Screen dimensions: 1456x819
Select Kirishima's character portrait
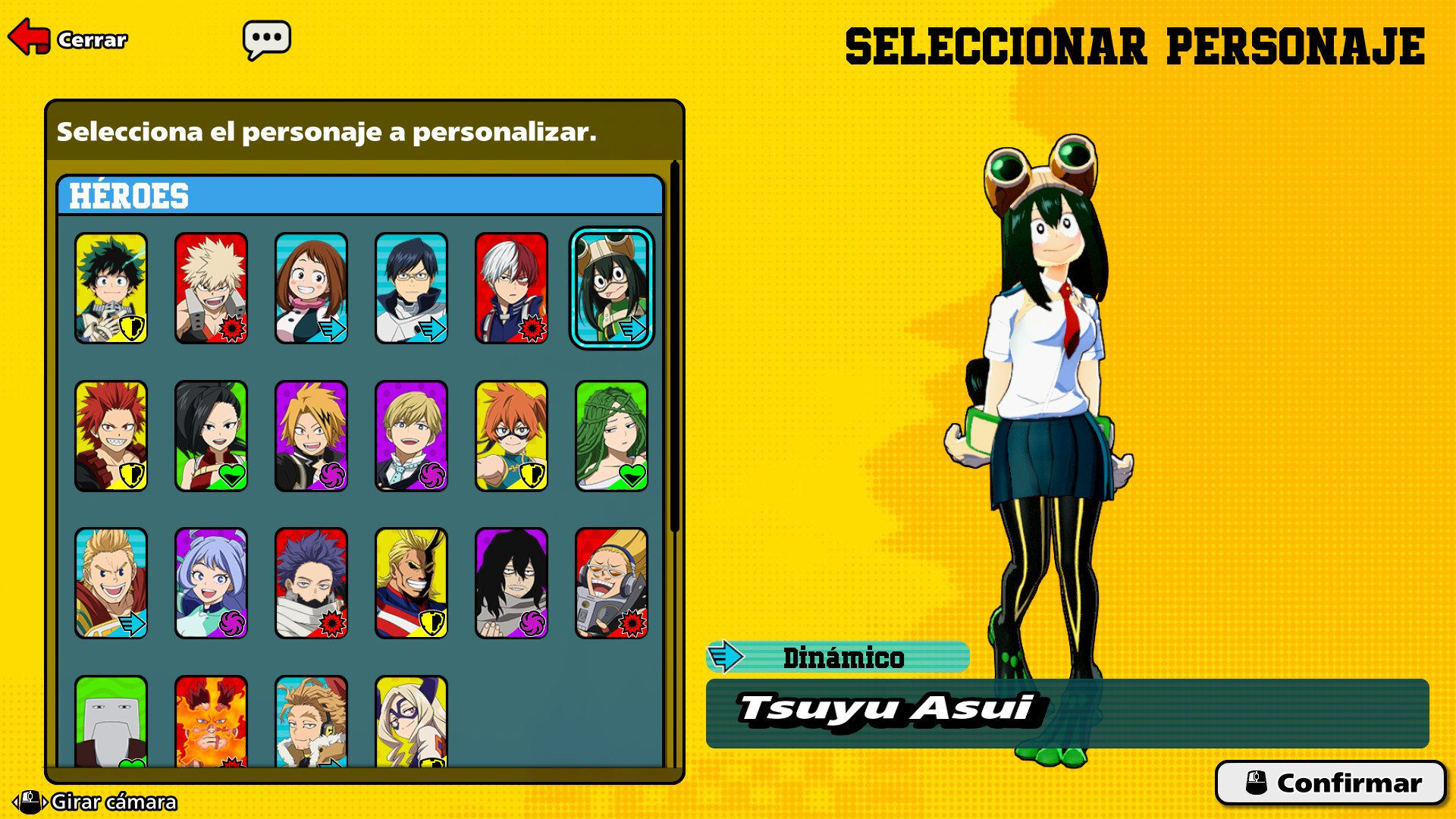pyautogui.click(x=111, y=436)
